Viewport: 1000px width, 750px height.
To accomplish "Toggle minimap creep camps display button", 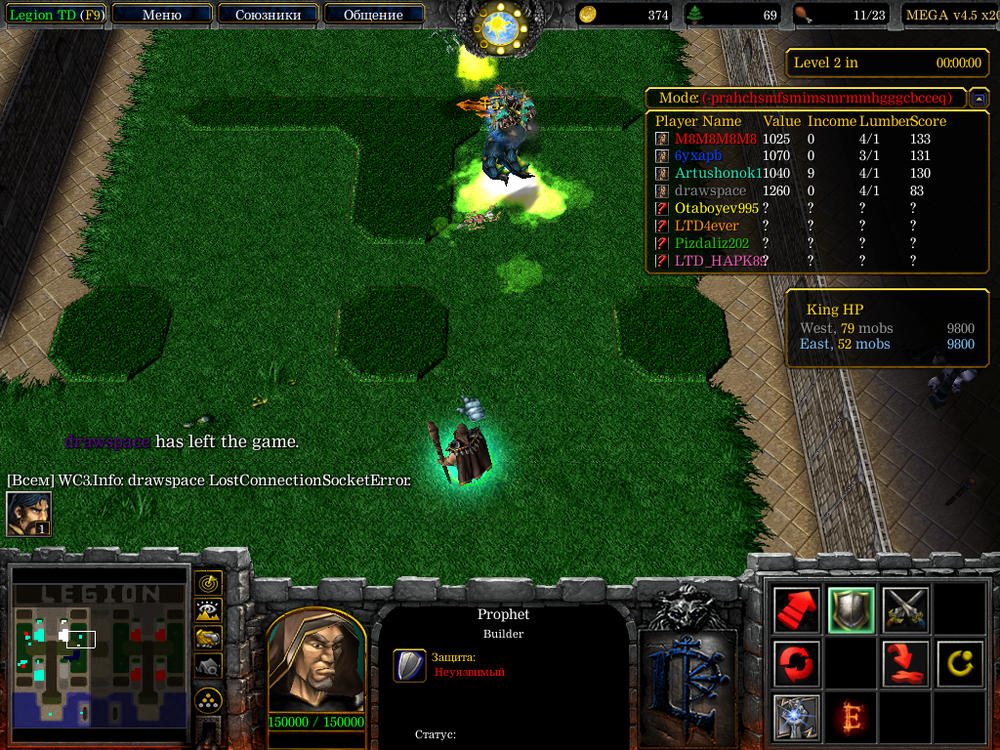I will click(x=208, y=665).
